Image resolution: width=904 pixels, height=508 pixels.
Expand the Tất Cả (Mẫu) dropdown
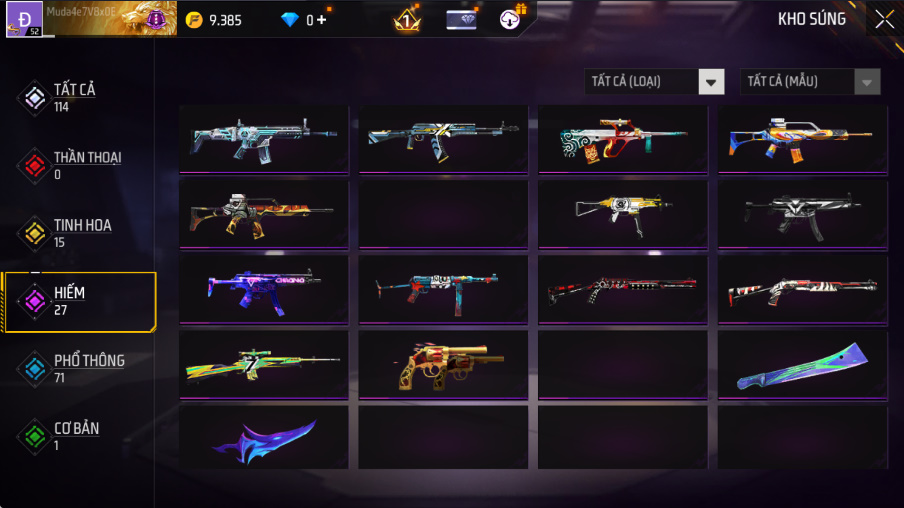click(810, 82)
